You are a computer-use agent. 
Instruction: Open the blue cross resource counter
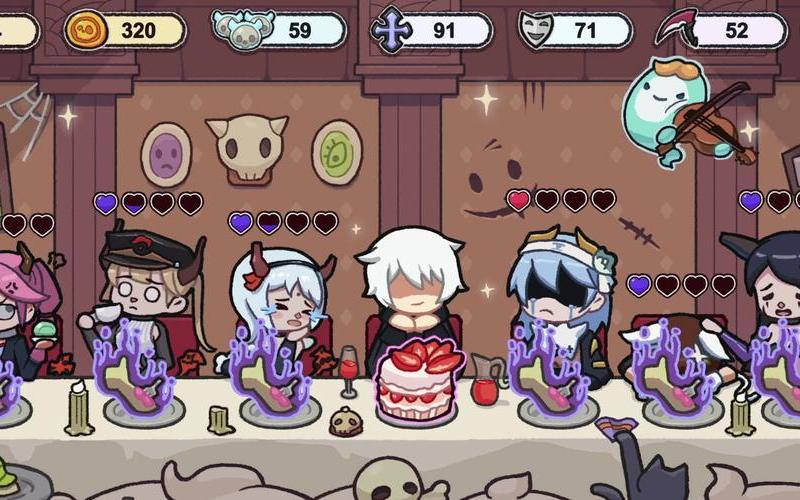(x=432, y=30)
